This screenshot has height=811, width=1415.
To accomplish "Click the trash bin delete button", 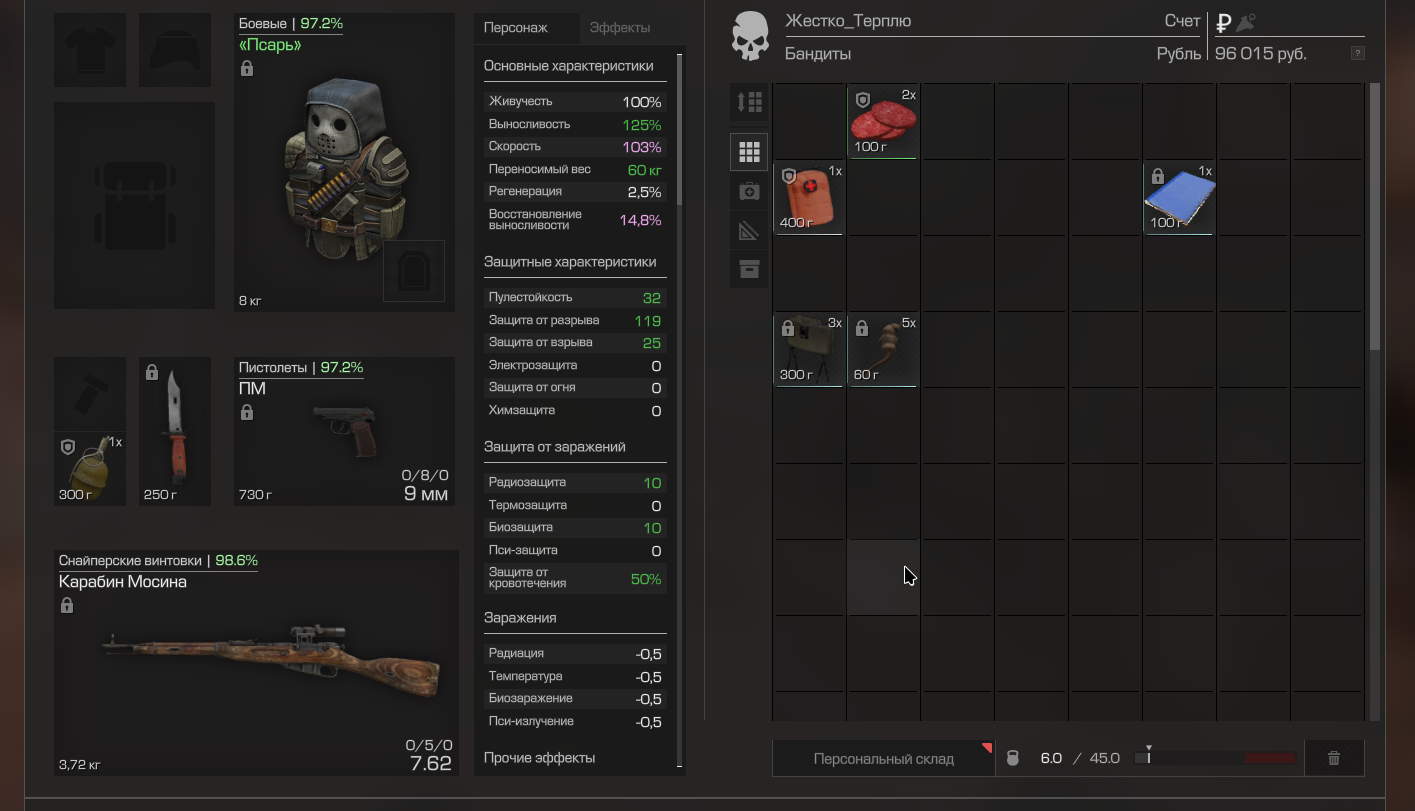I will pyautogui.click(x=1333, y=758).
